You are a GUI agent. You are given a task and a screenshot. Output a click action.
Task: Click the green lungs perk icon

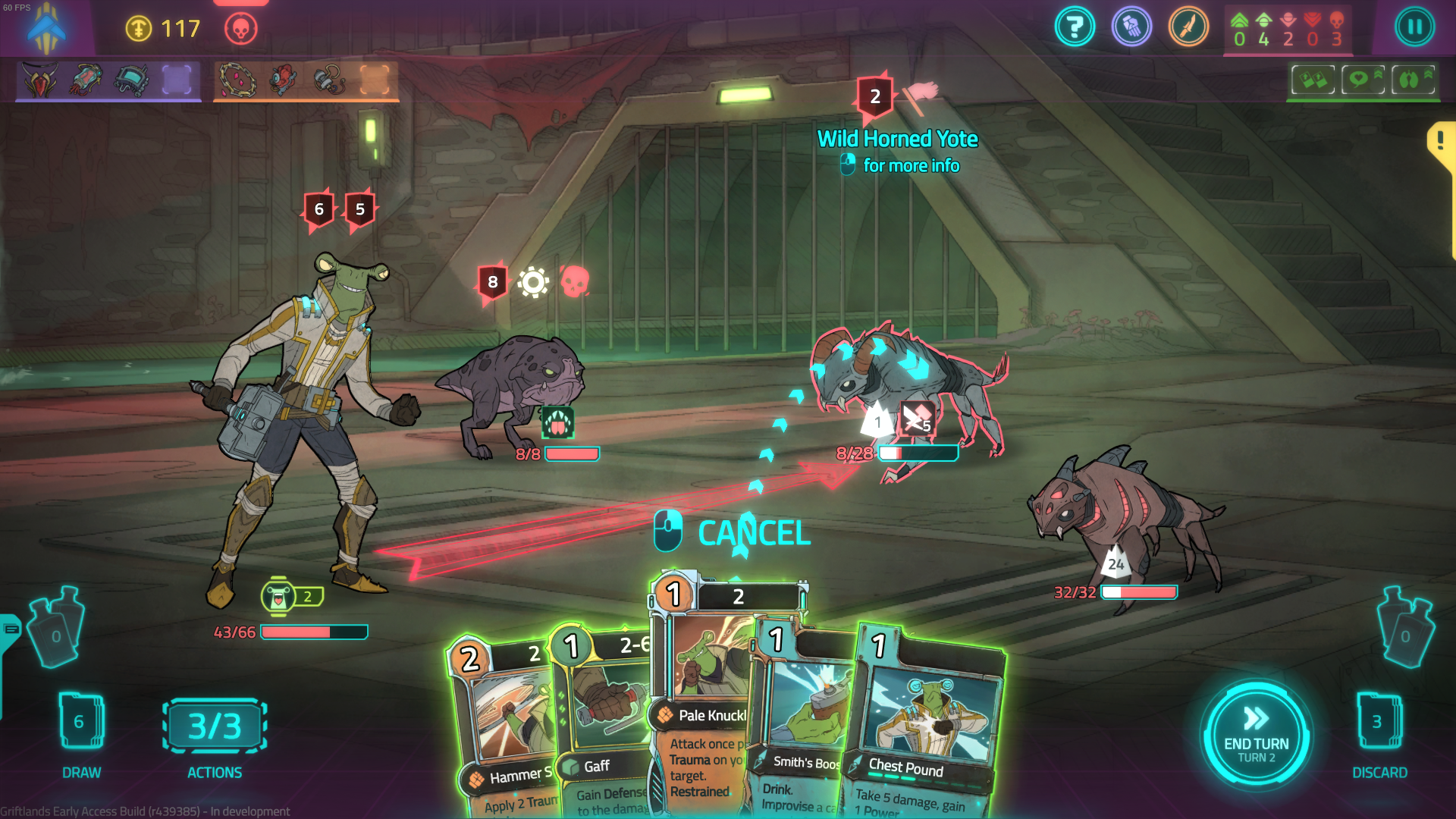[1413, 79]
